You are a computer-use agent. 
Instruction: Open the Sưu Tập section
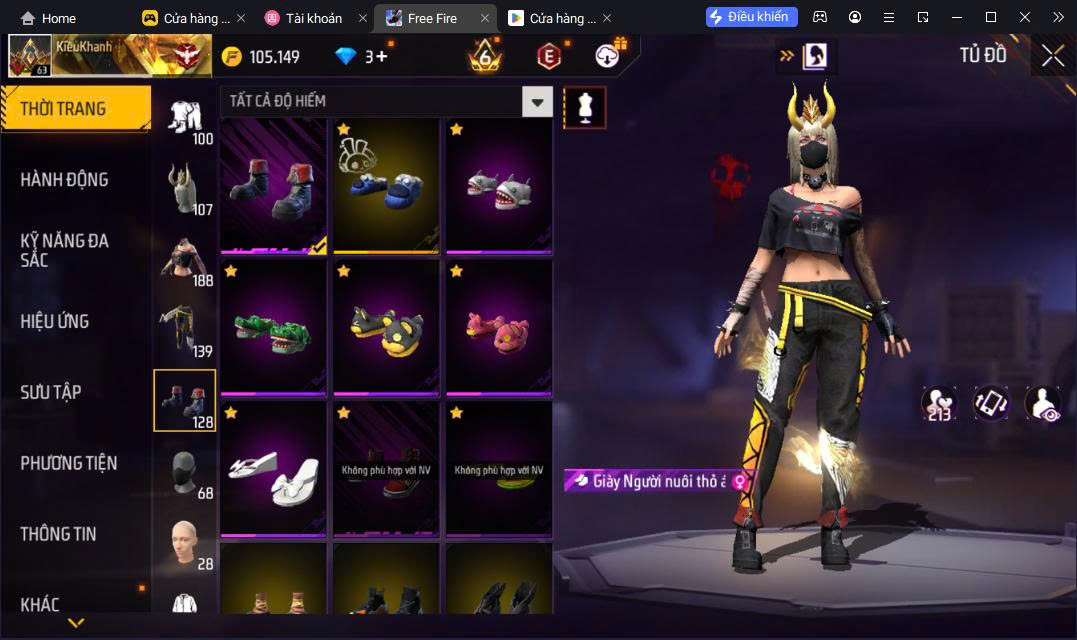tap(51, 392)
